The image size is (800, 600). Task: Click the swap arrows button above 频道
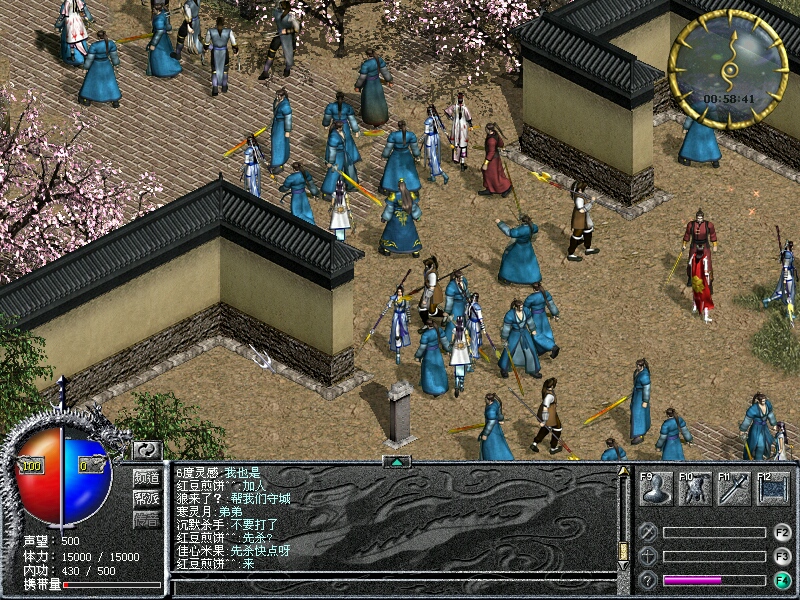147,451
